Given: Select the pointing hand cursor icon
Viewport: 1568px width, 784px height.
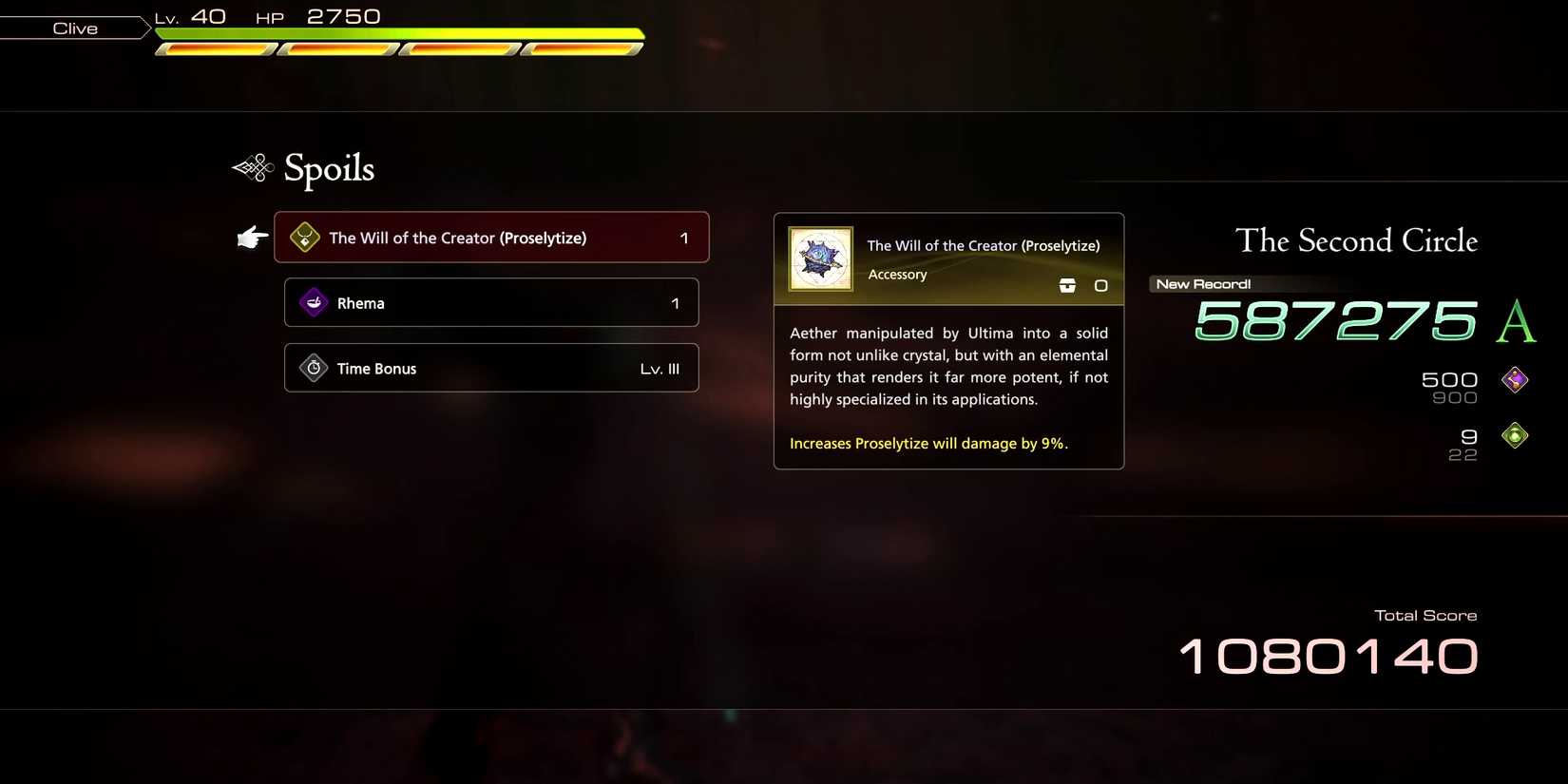Looking at the screenshot, I should click(x=252, y=237).
